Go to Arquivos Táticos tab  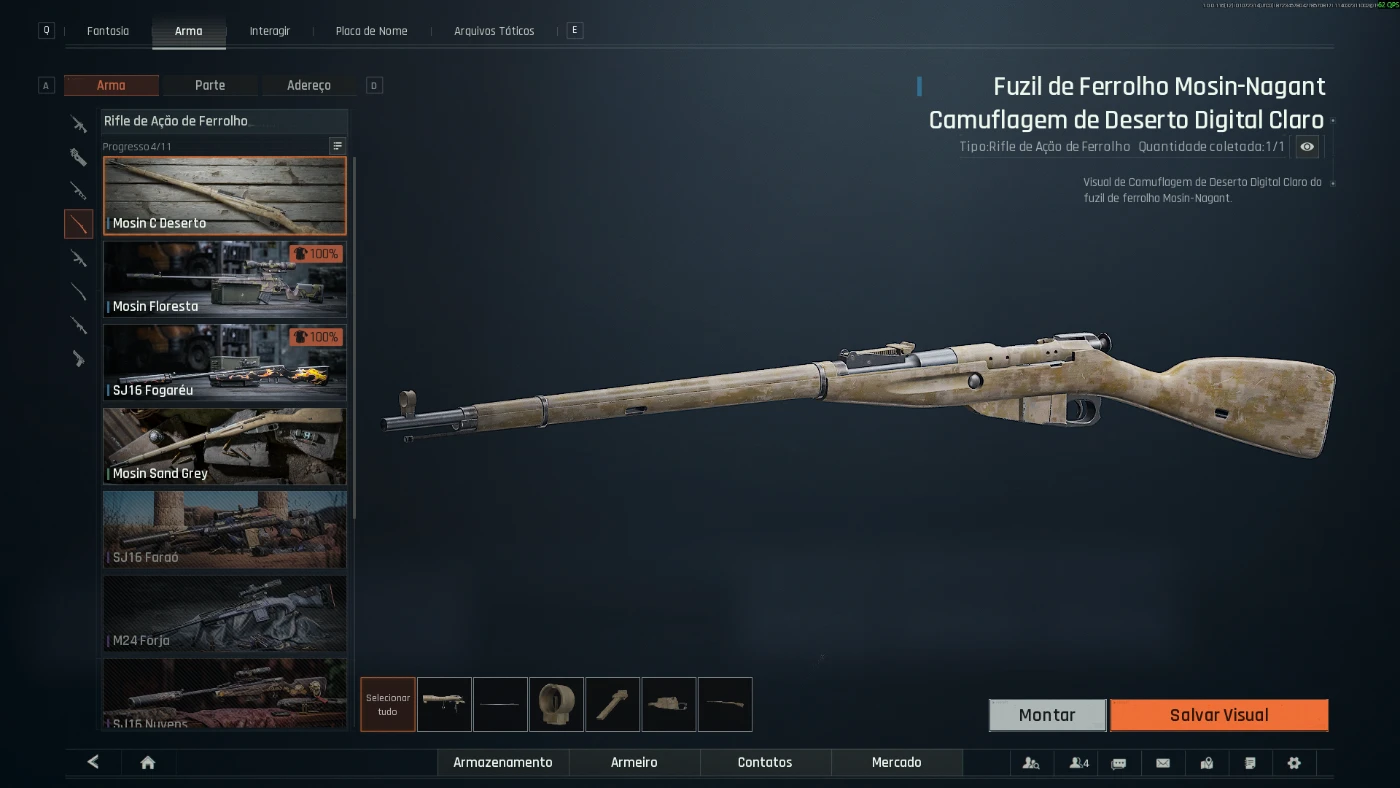pyautogui.click(x=494, y=31)
